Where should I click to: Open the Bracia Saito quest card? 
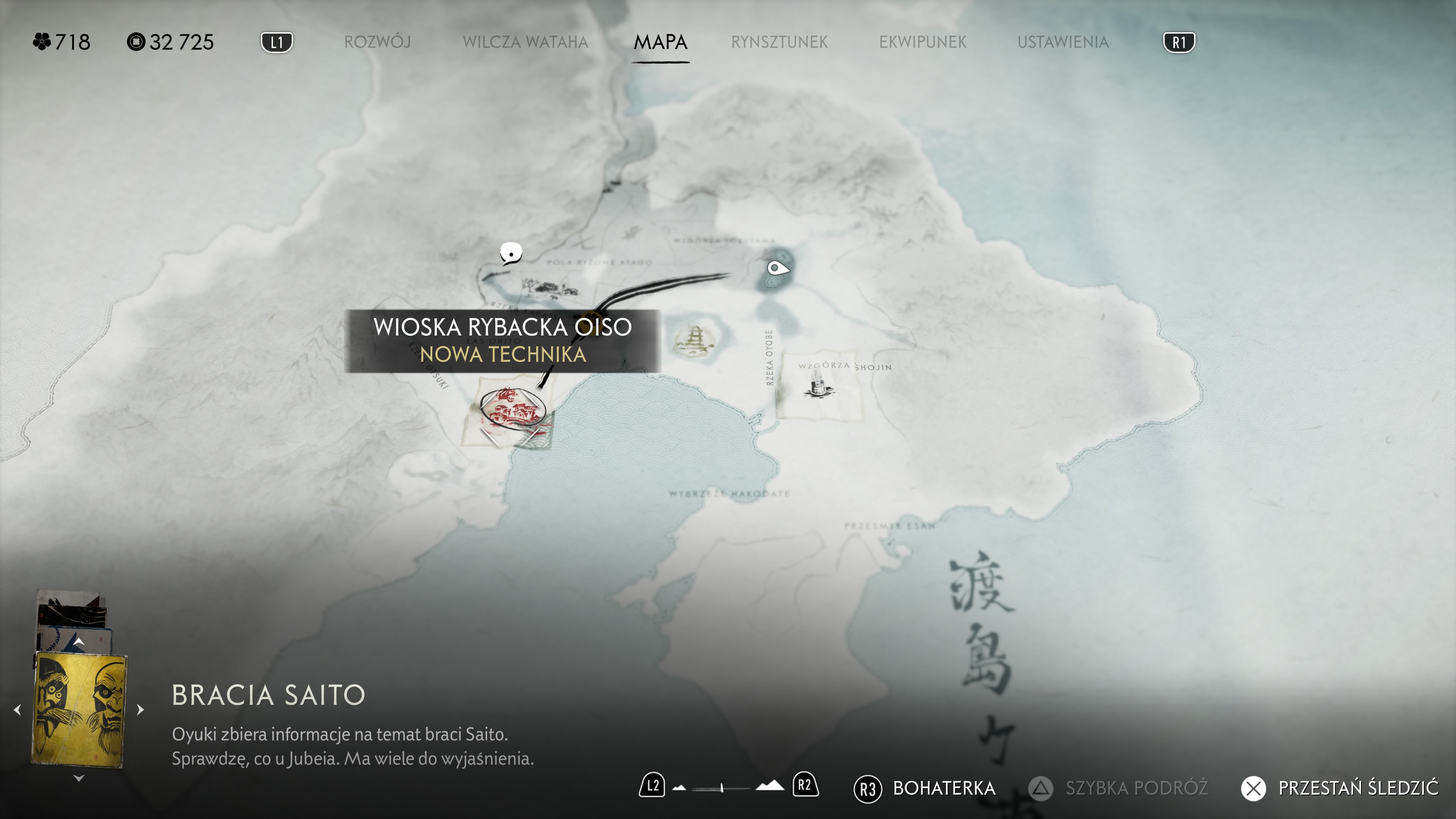(78, 709)
